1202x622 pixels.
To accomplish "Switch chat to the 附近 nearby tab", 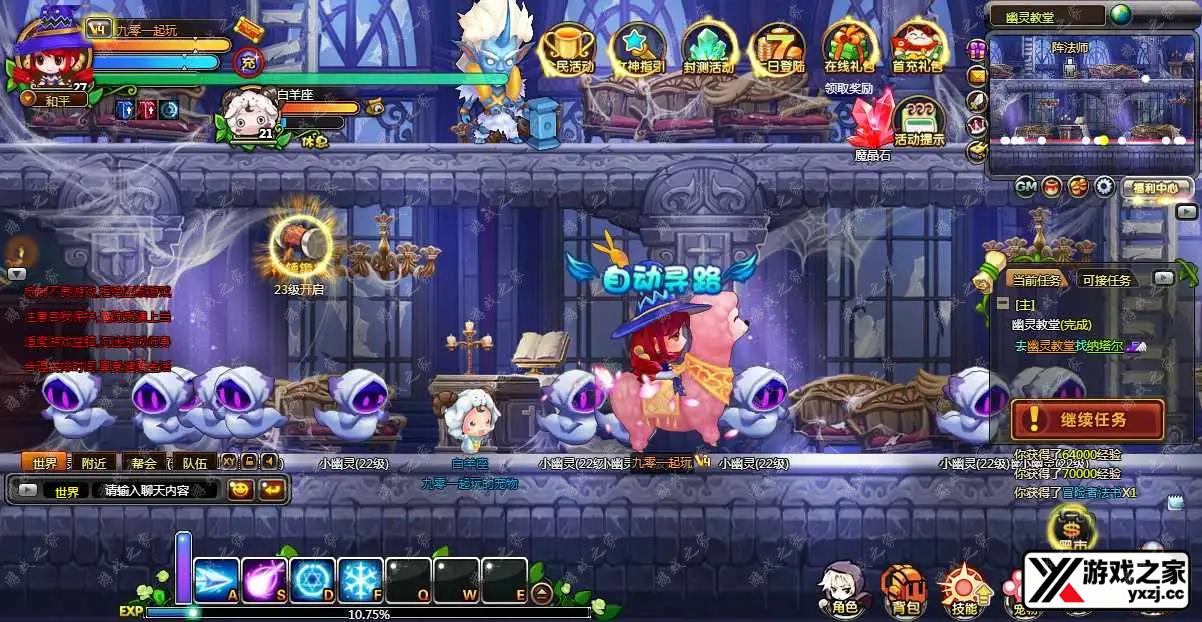I will pos(95,463).
